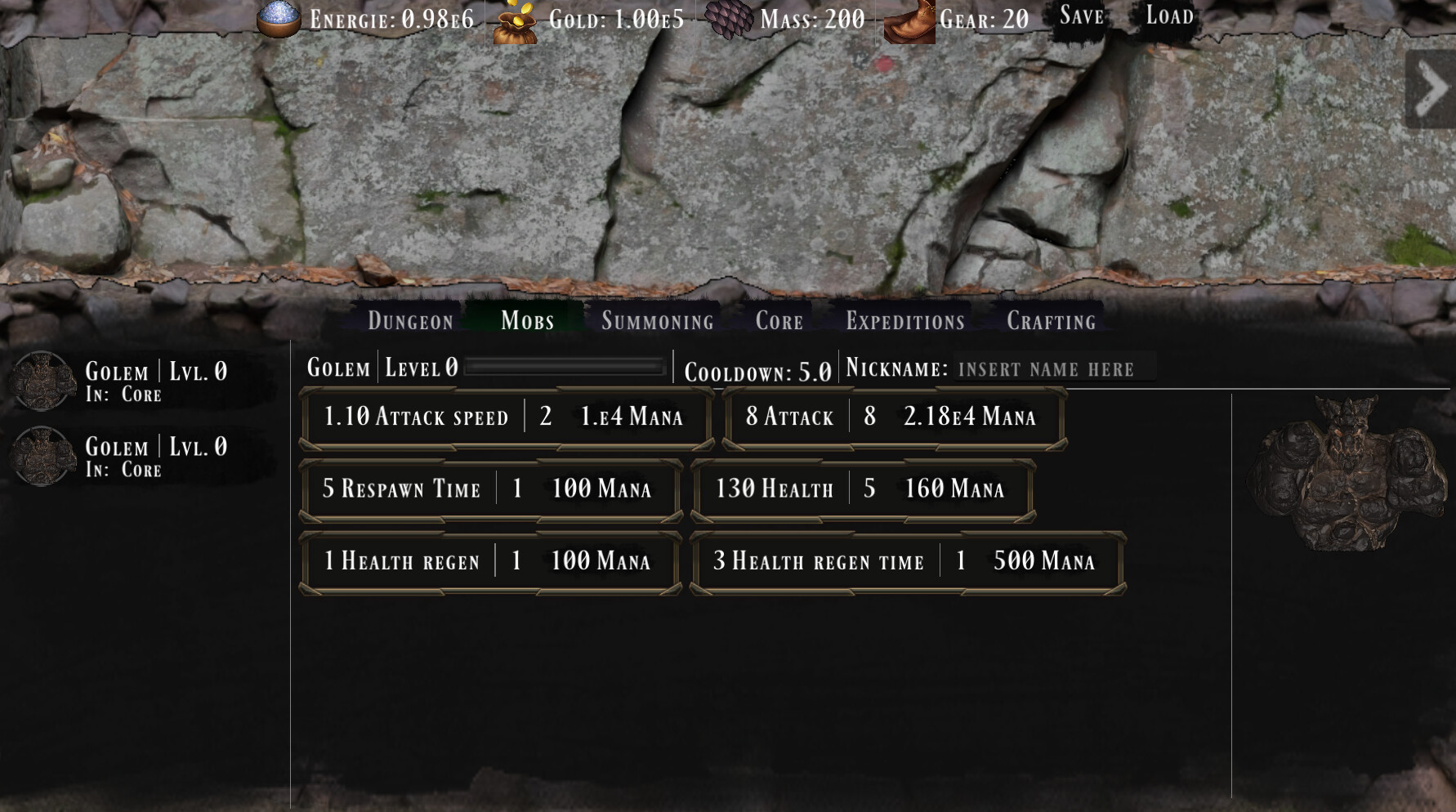Select the second Golem portrait in sidebar
The height and width of the screenshot is (812, 1456).
(45, 454)
